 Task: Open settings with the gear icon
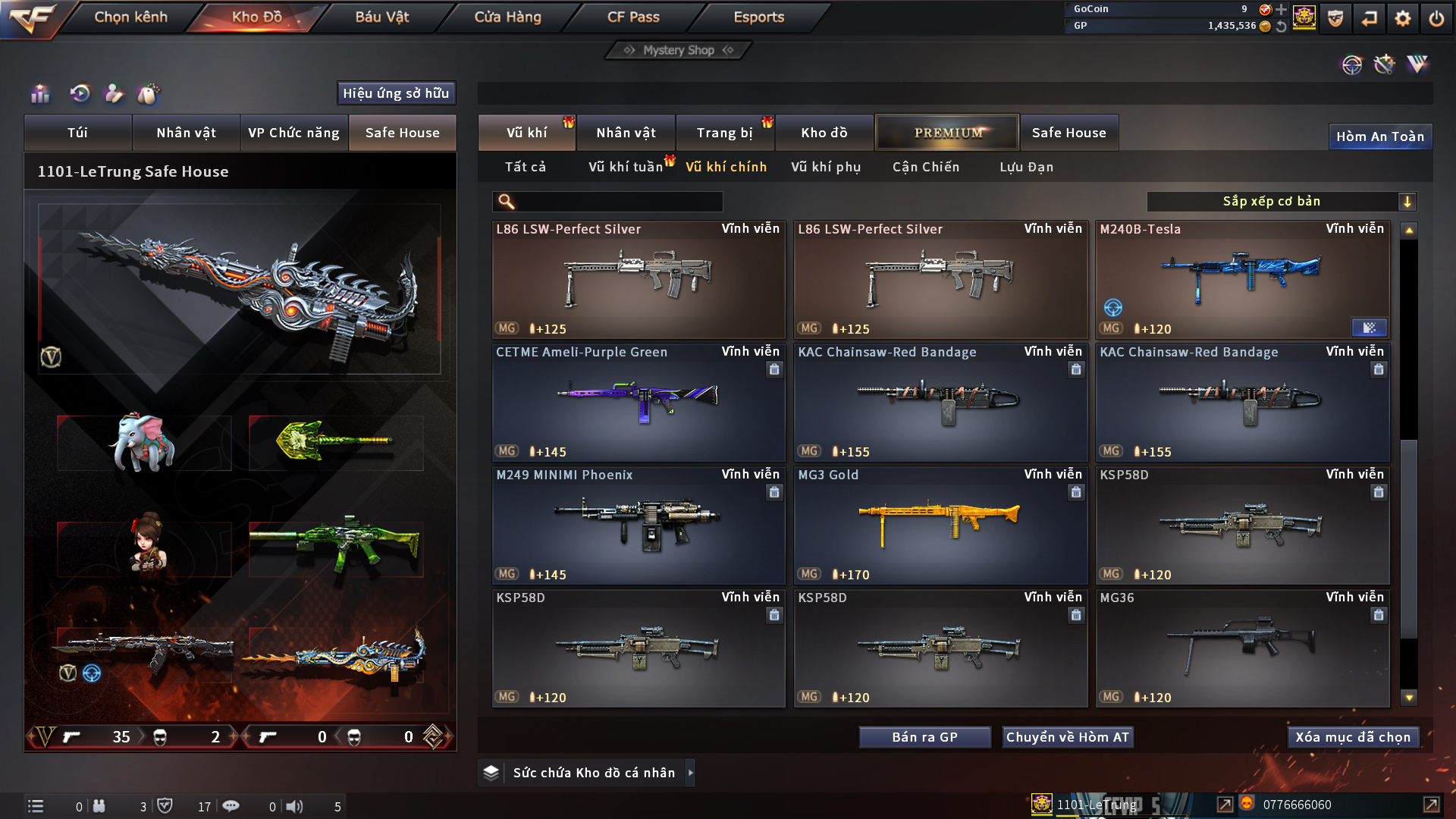point(1403,18)
